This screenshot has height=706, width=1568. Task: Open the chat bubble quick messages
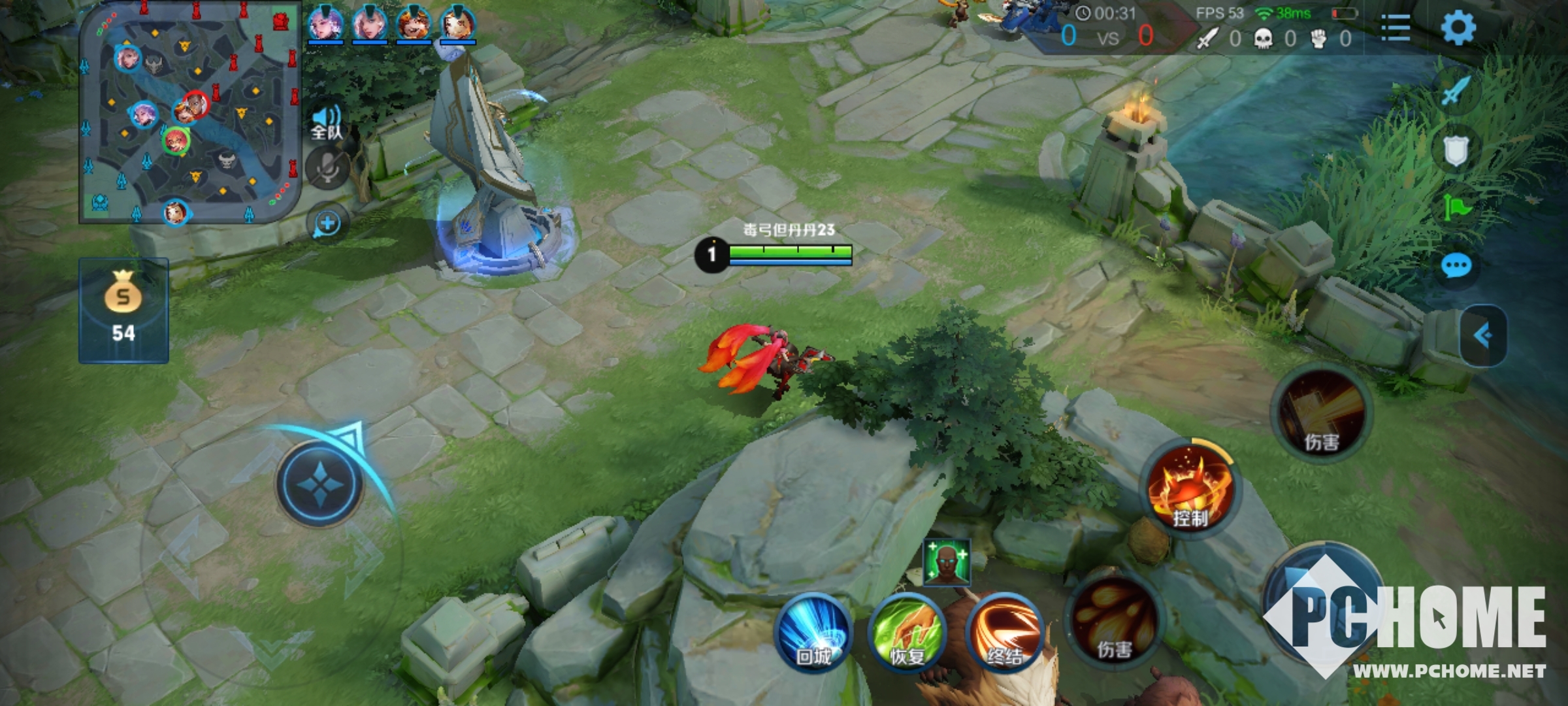point(1456,265)
